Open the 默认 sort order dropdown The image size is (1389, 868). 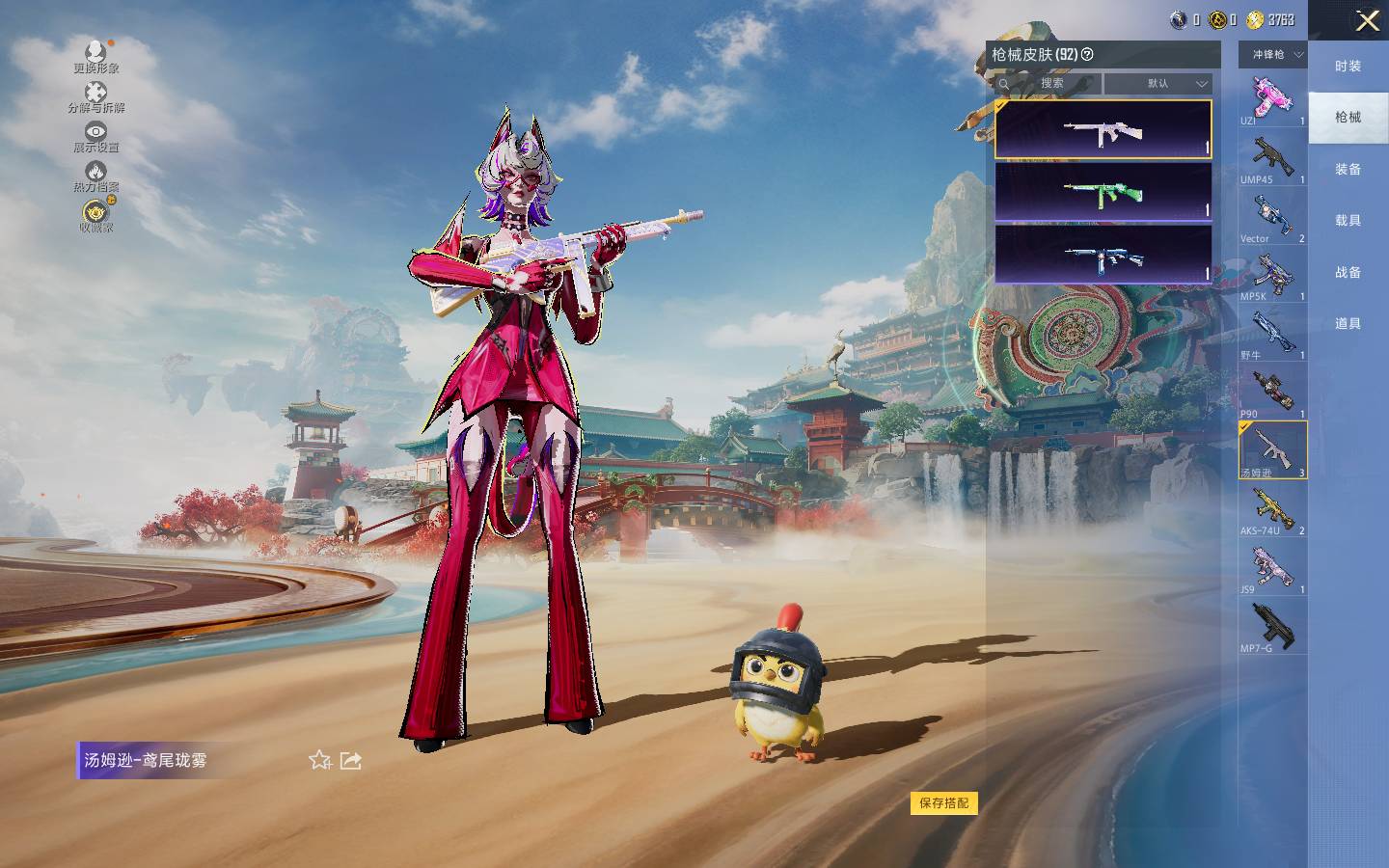(x=1157, y=84)
